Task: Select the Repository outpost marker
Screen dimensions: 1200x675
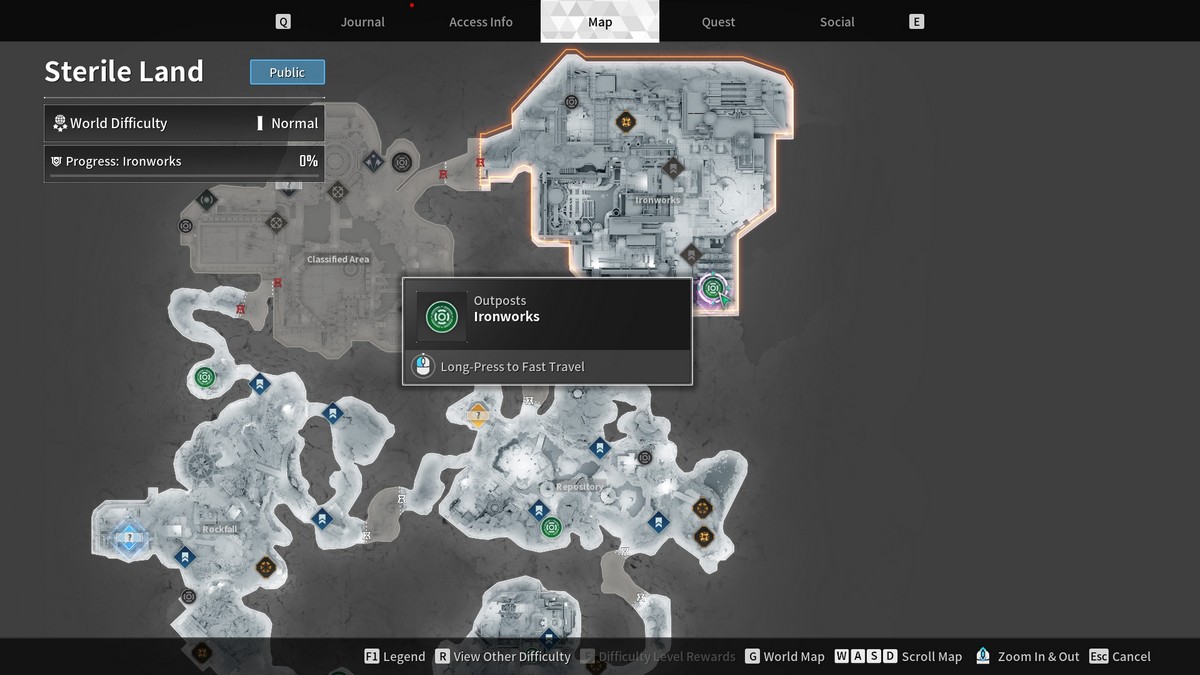Action: [550, 527]
